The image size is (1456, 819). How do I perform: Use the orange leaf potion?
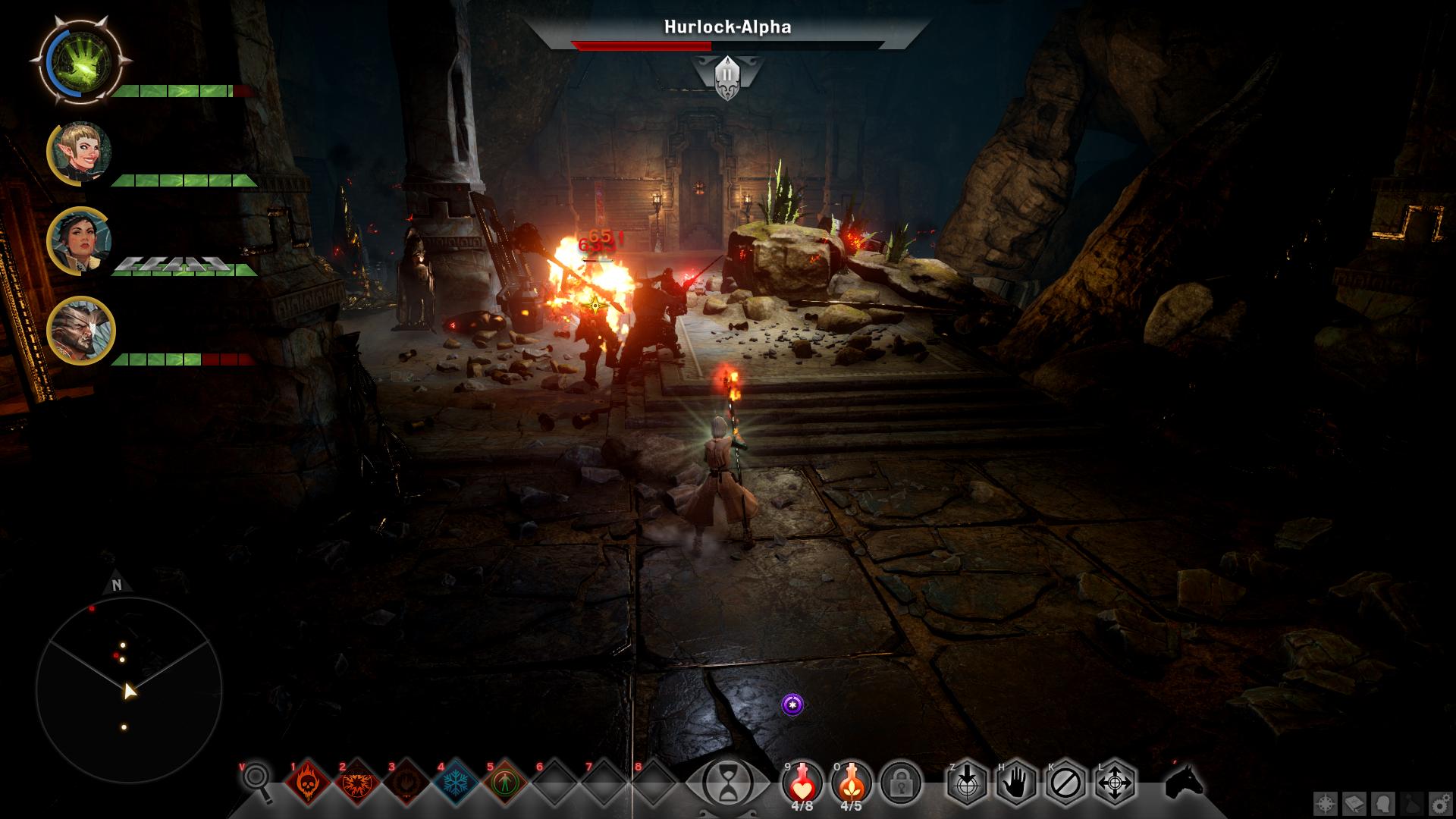(x=852, y=781)
